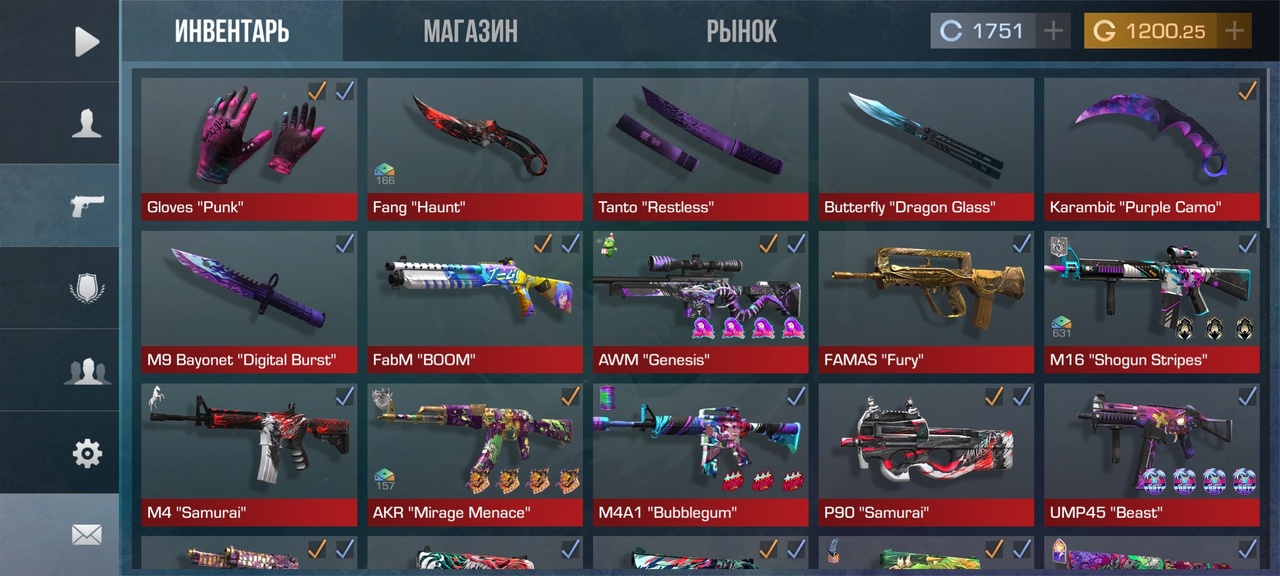Open the mail envelope

click(x=87, y=535)
